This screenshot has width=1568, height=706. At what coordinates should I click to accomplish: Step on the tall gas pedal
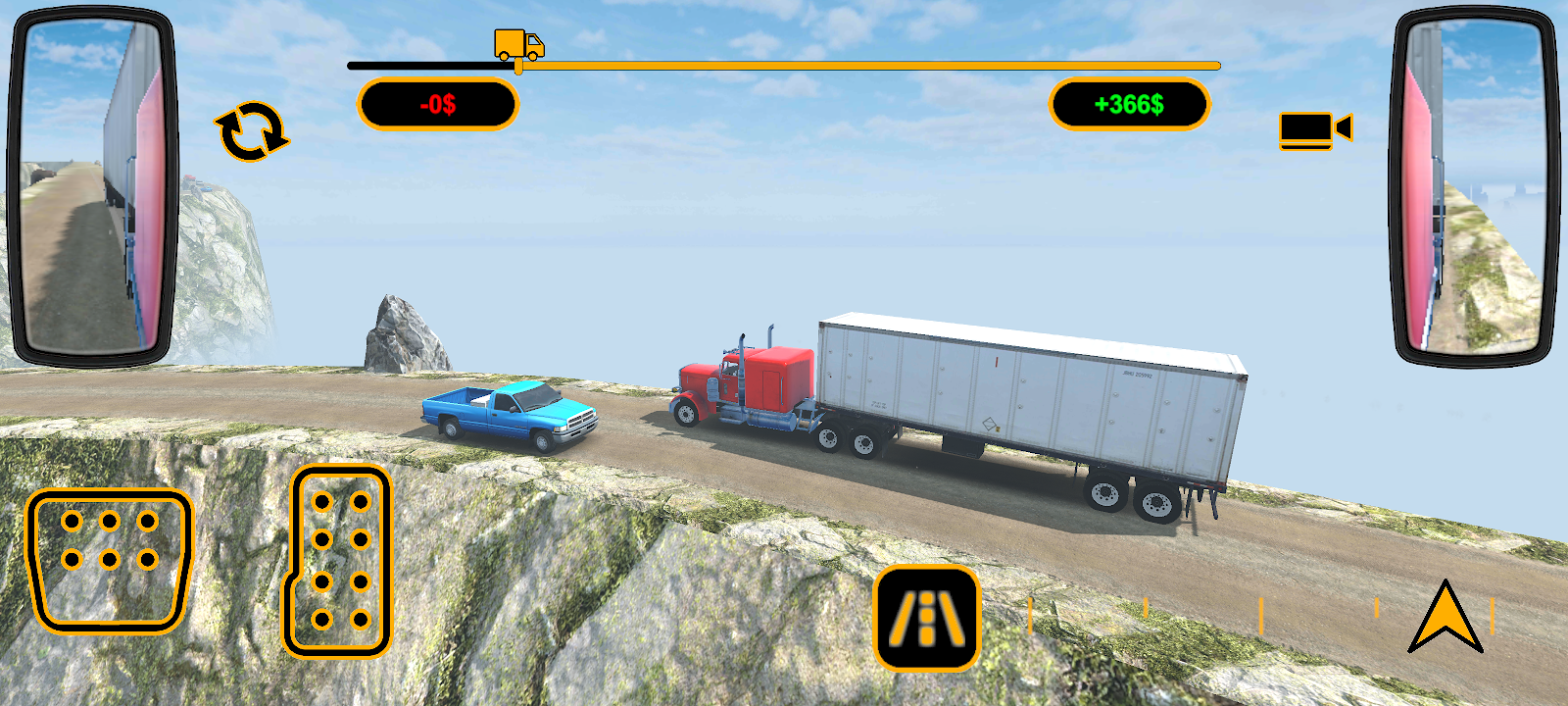point(338,561)
